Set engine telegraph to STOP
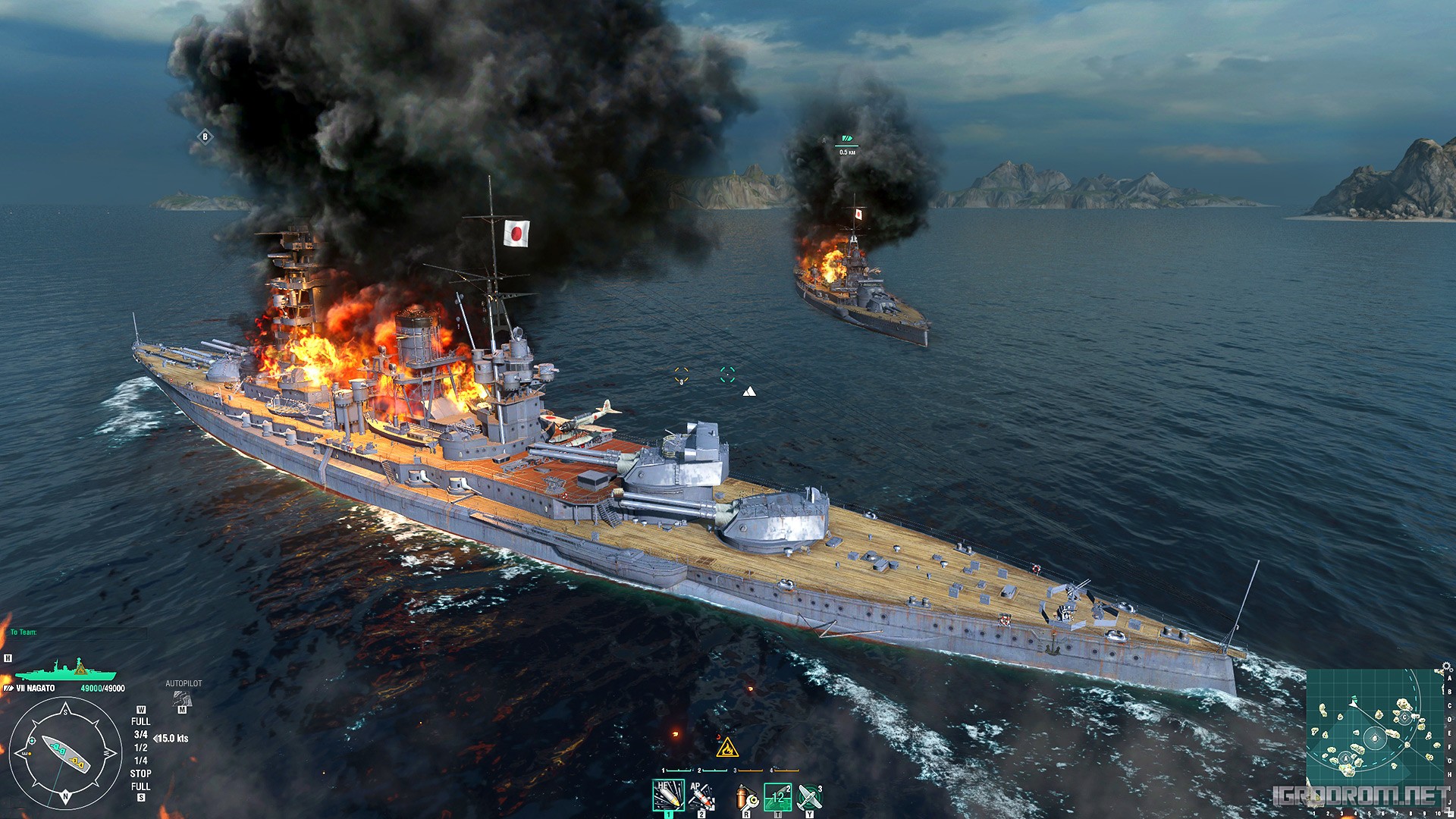 pos(140,773)
